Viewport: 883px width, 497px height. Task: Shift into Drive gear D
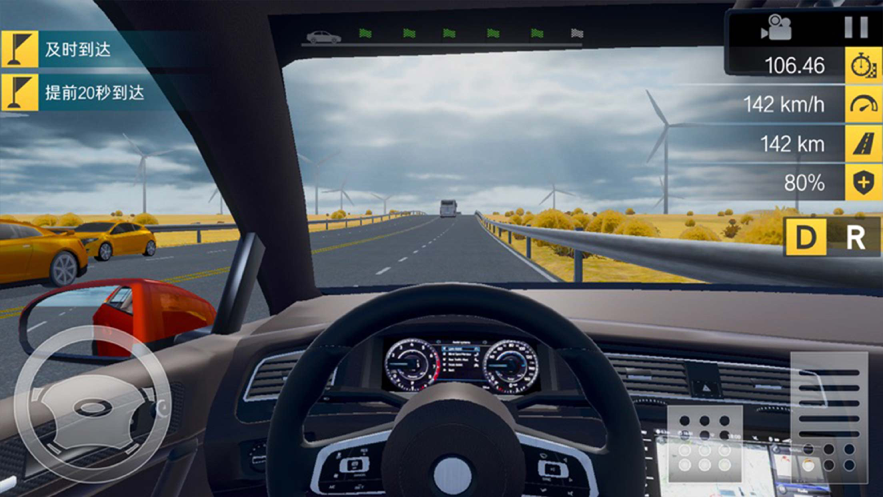click(x=804, y=238)
